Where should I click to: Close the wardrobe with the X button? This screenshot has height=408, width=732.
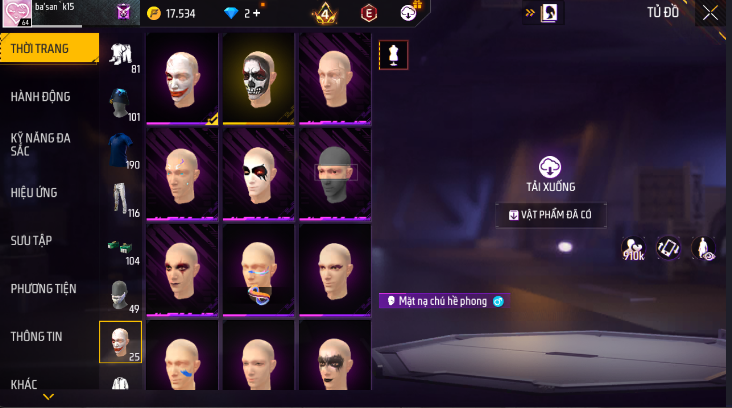[709, 13]
